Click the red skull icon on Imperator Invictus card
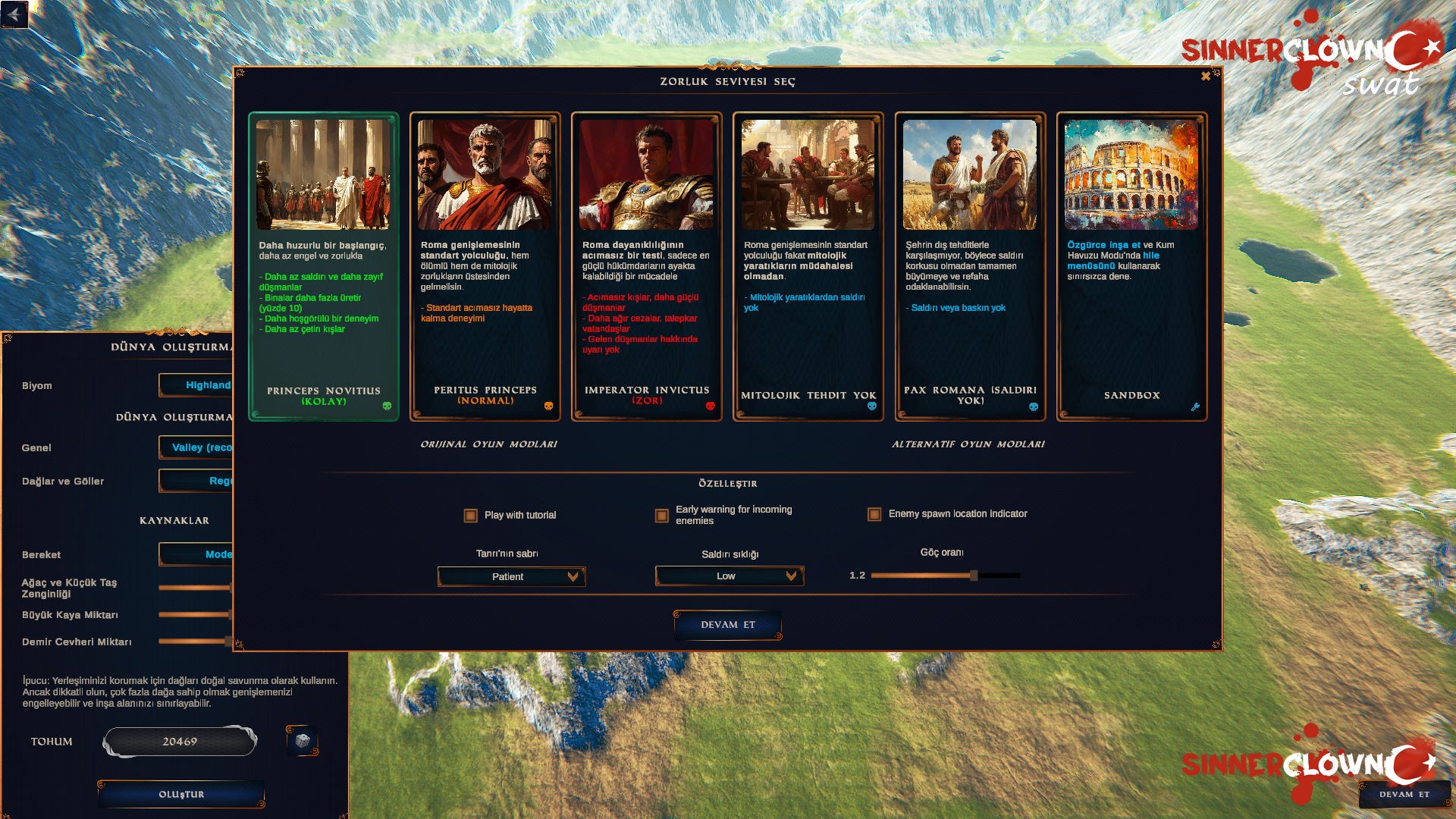The height and width of the screenshot is (819, 1456). tap(711, 406)
